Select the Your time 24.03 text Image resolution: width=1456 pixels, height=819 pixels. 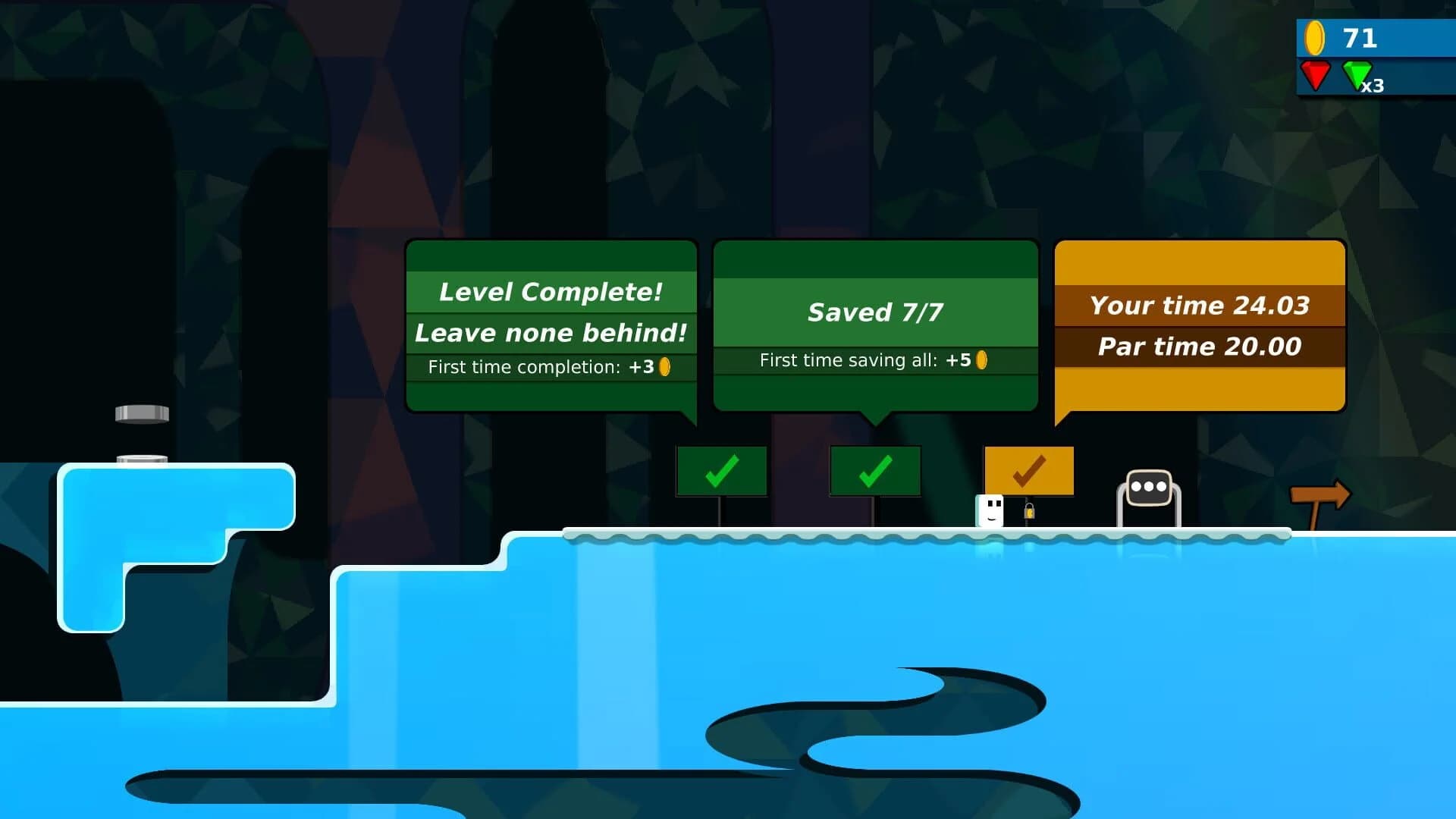pyautogui.click(x=1200, y=306)
